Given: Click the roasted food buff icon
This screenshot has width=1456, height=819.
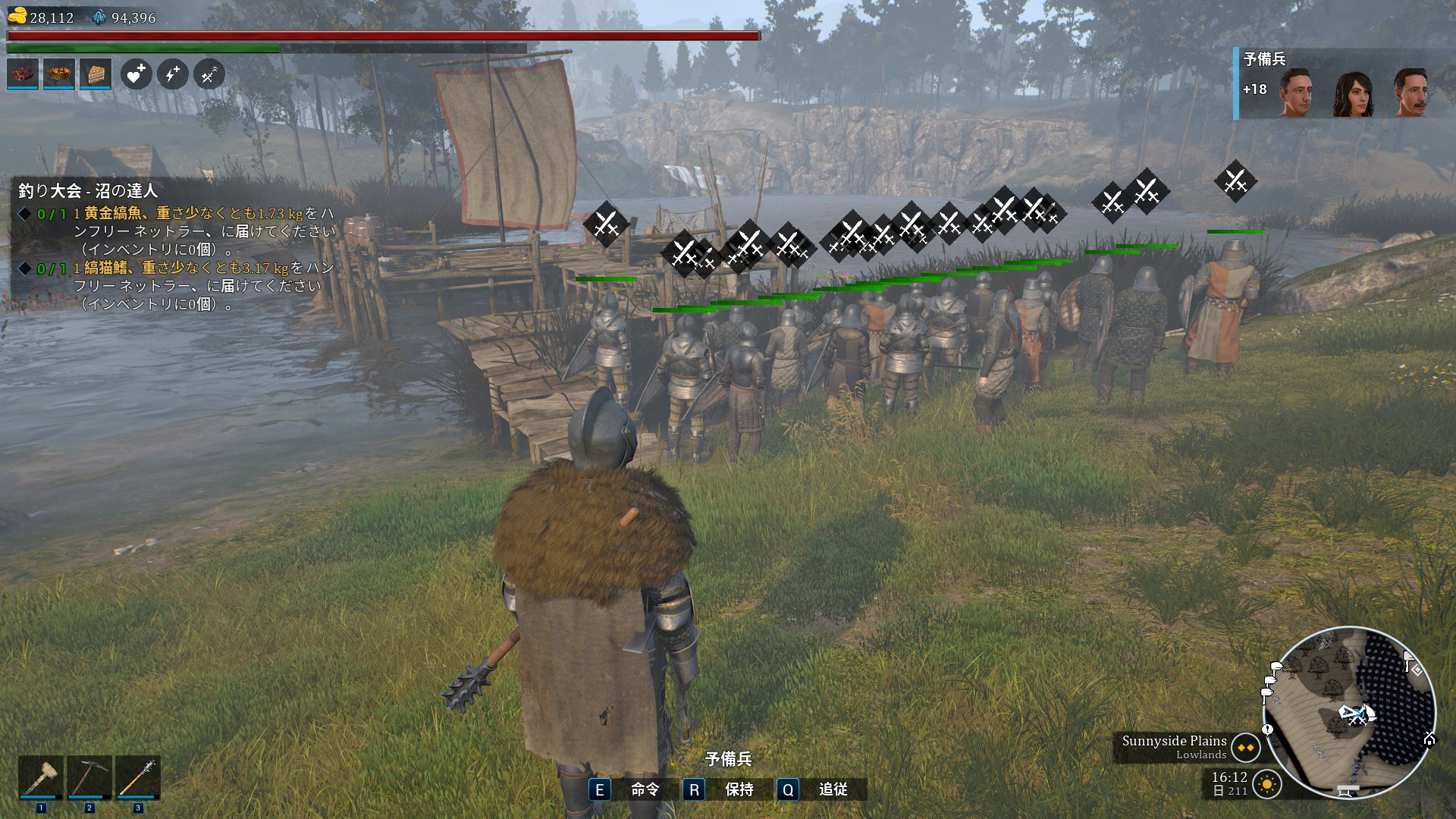Looking at the screenshot, I should click(59, 74).
